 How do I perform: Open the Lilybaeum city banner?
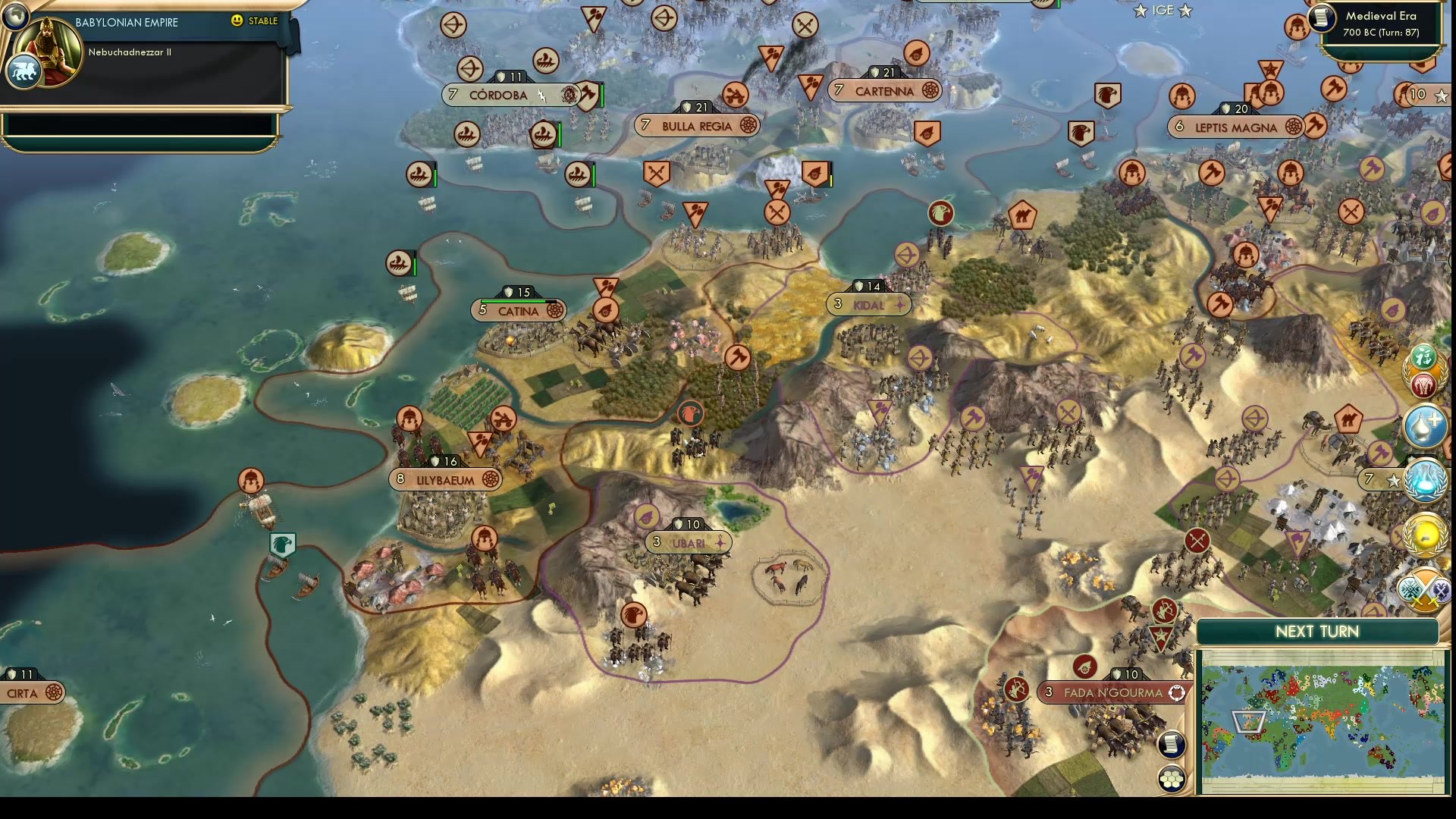[444, 480]
